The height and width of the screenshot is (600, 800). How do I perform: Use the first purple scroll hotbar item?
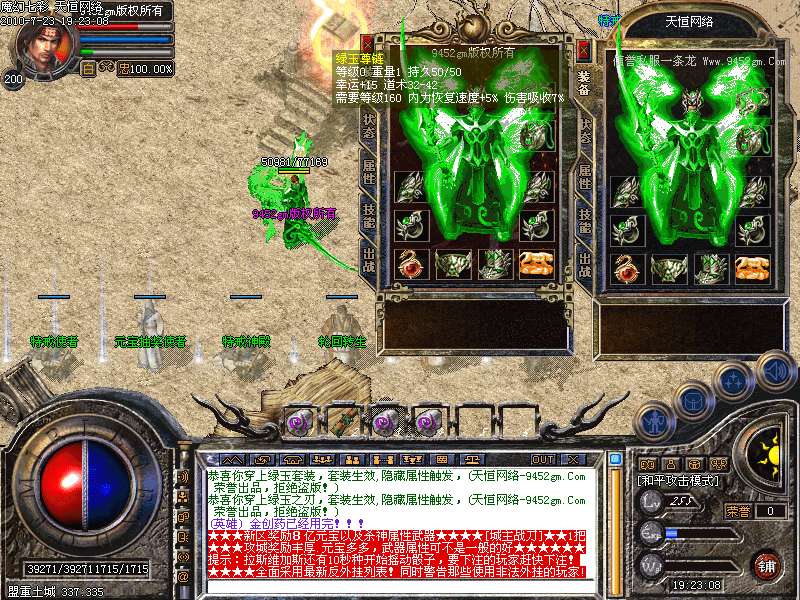tap(299, 421)
